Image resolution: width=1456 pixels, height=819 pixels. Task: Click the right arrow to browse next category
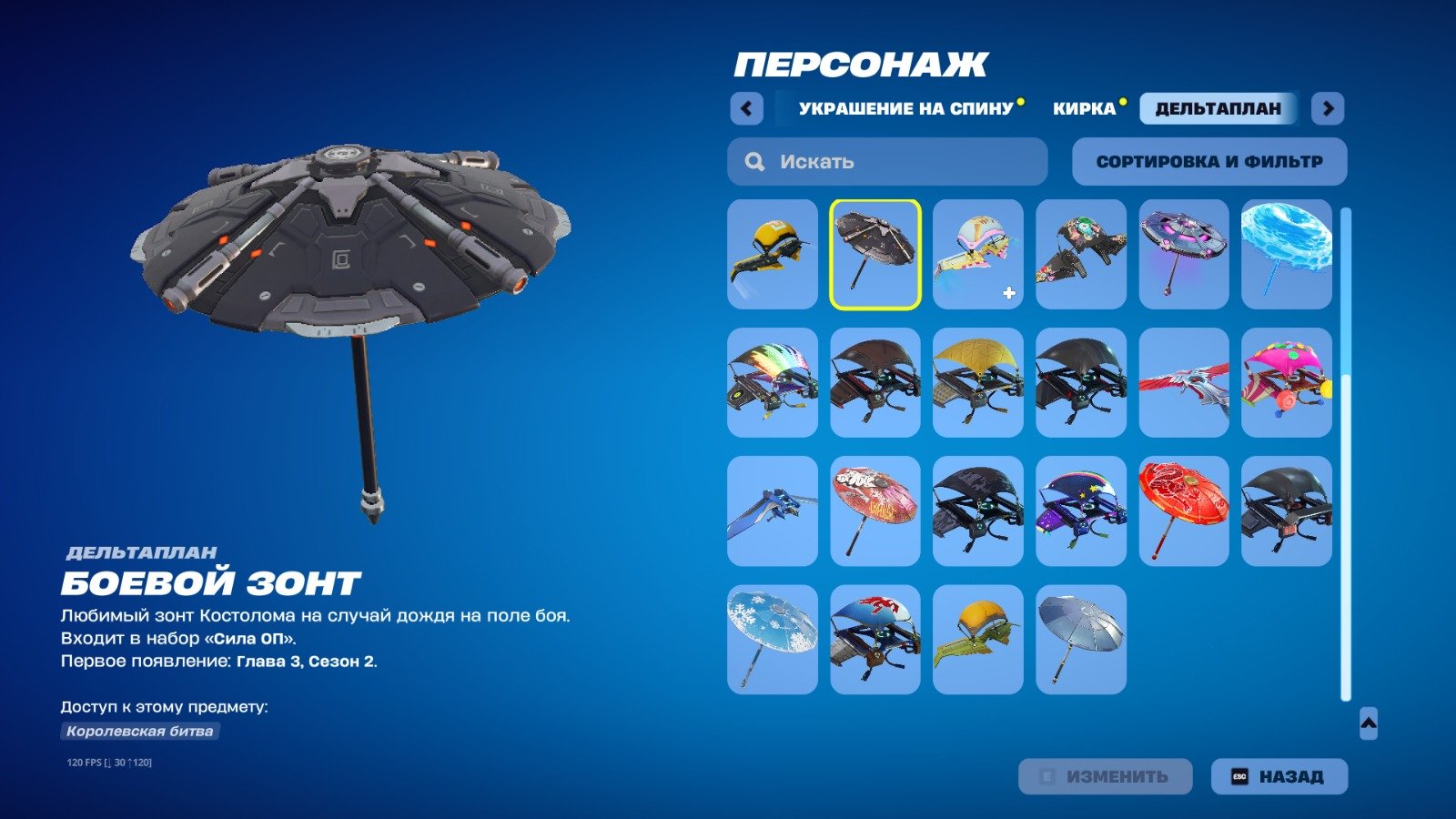click(1329, 108)
